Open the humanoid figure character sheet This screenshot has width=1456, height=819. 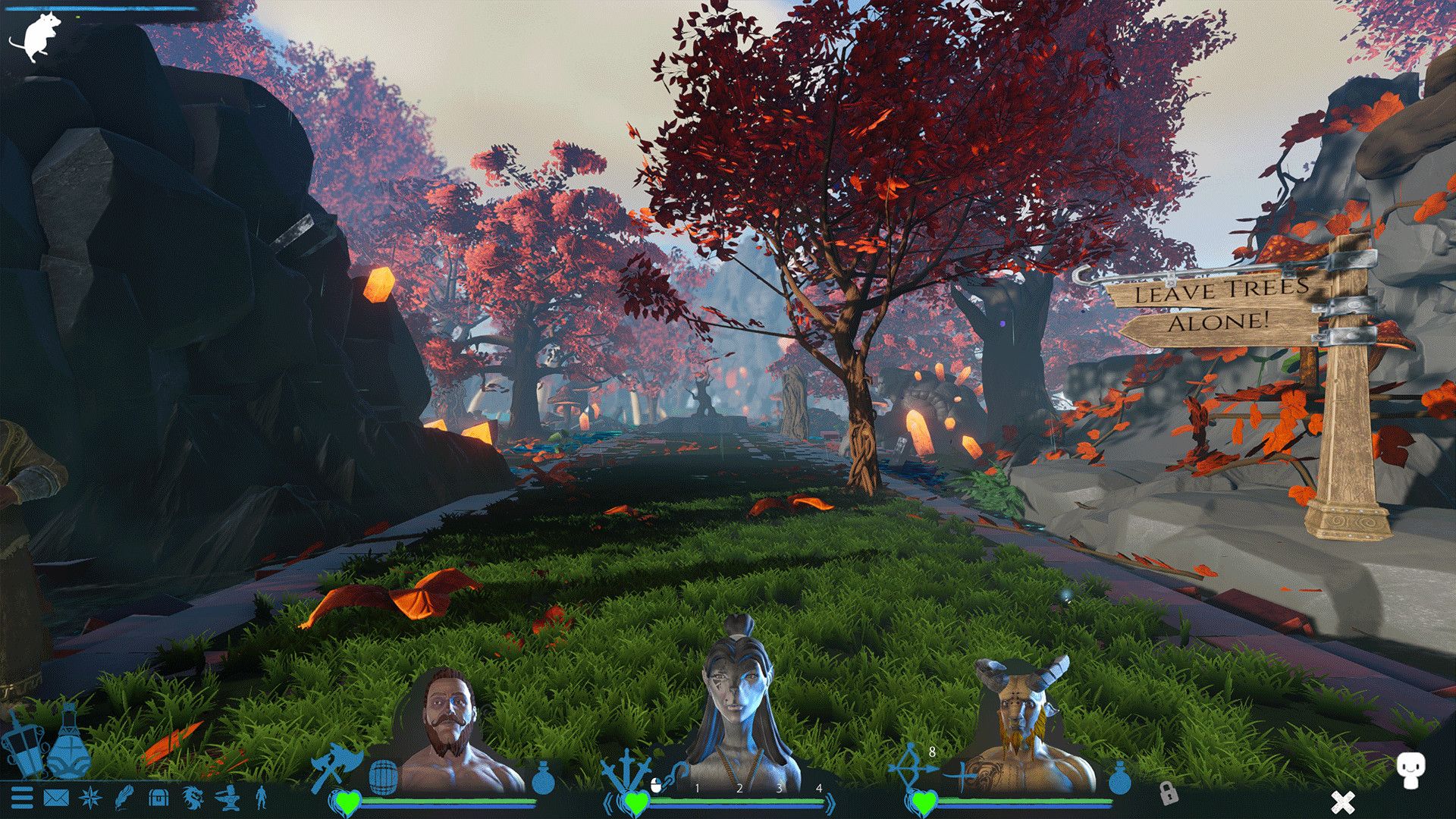pos(261,798)
